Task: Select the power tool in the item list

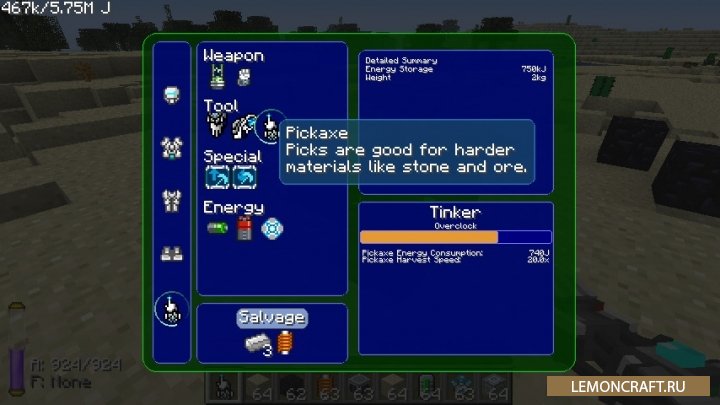Action: (170, 308)
